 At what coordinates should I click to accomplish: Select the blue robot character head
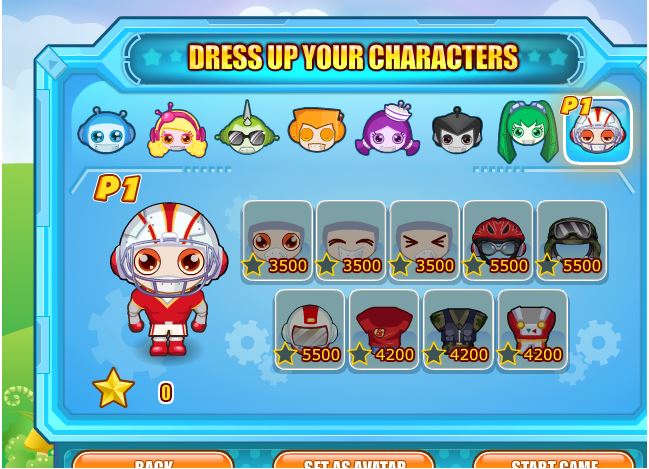pos(106,131)
